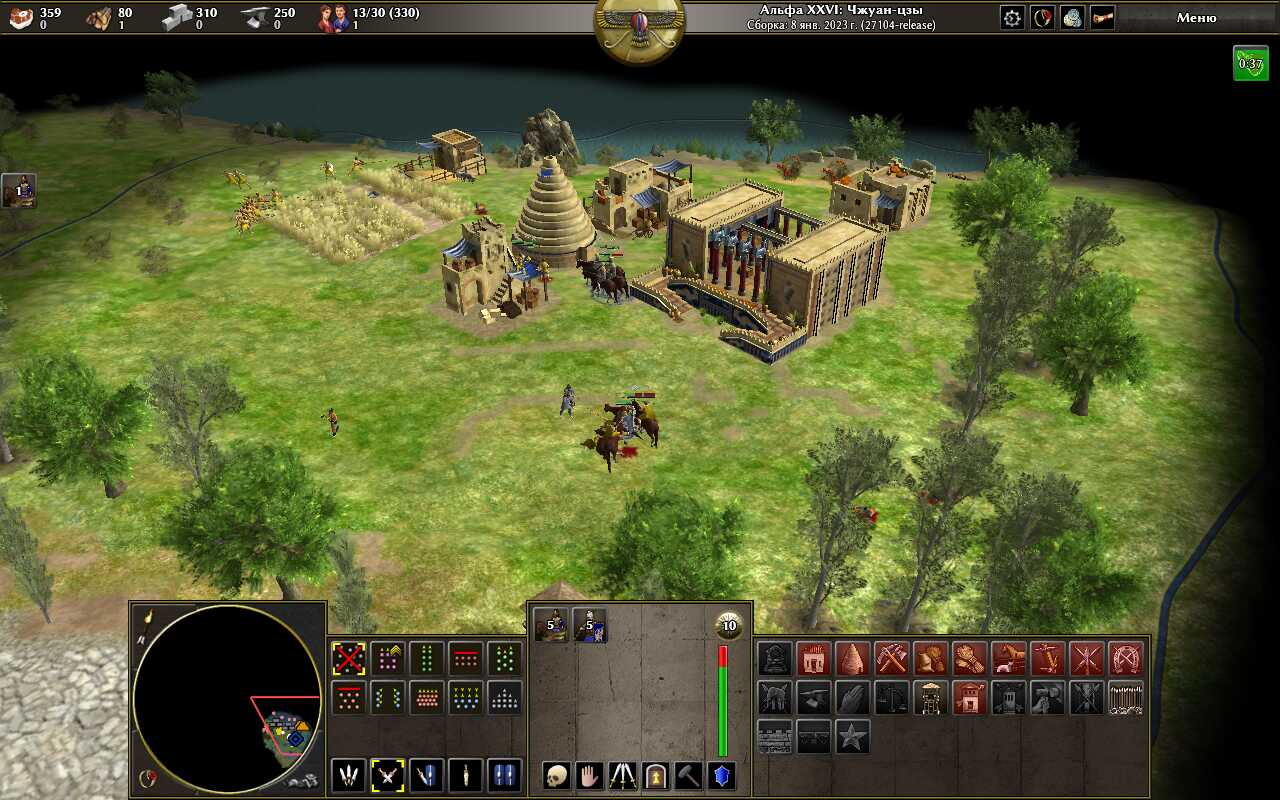Build the lit-up watchtower structure
The width and height of the screenshot is (1280, 800).
(x=930, y=697)
